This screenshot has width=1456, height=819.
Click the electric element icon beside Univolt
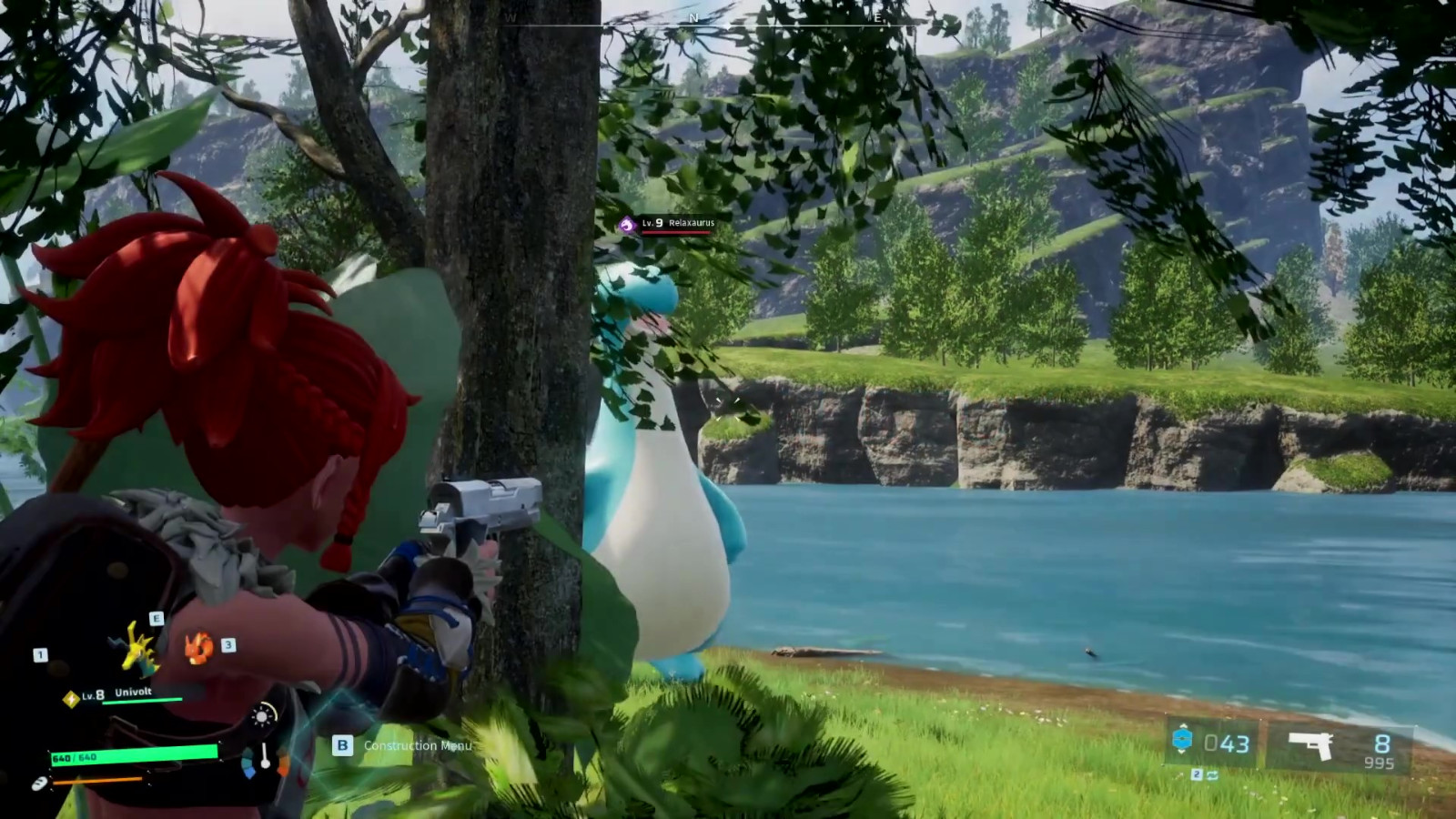pyautogui.click(x=69, y=698)
